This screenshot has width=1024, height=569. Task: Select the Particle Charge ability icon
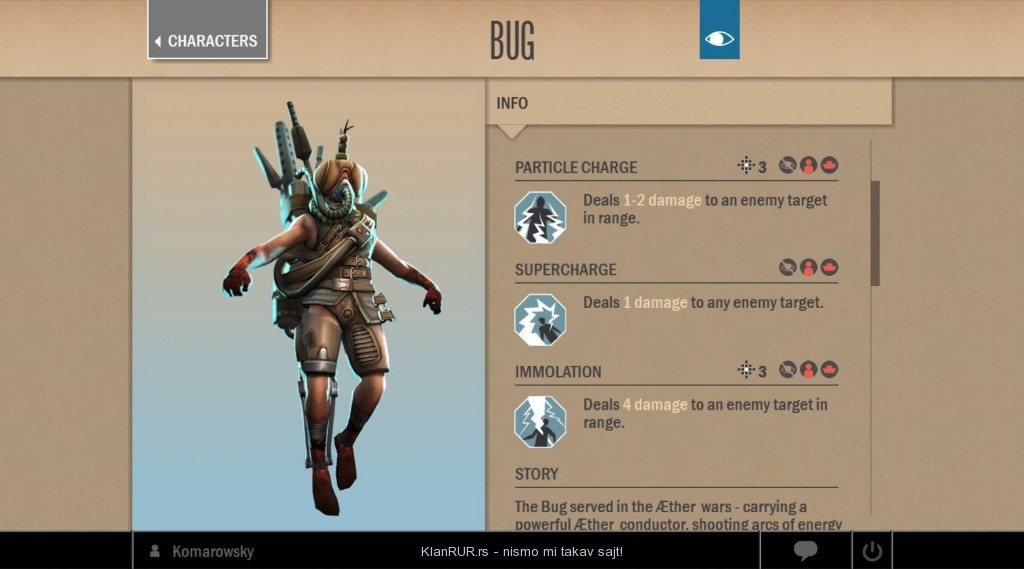pos(540,217)
